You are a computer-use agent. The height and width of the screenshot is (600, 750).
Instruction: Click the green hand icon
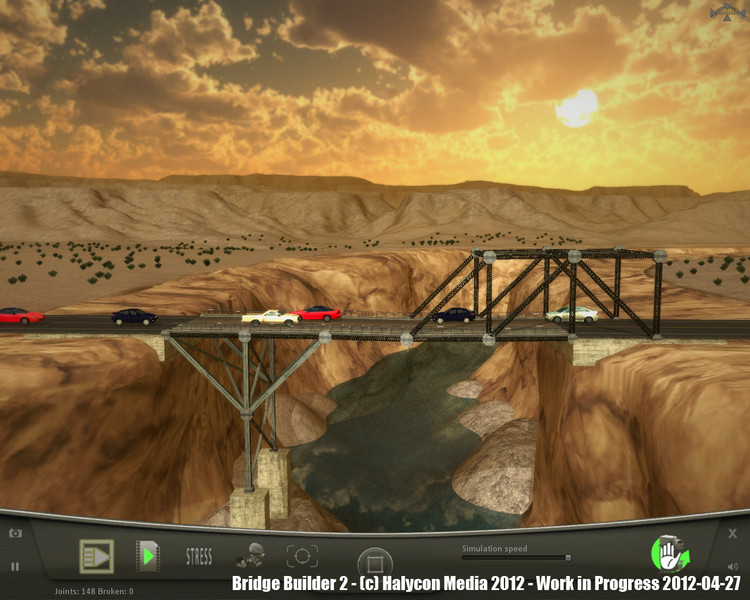[x=666, y=553]
